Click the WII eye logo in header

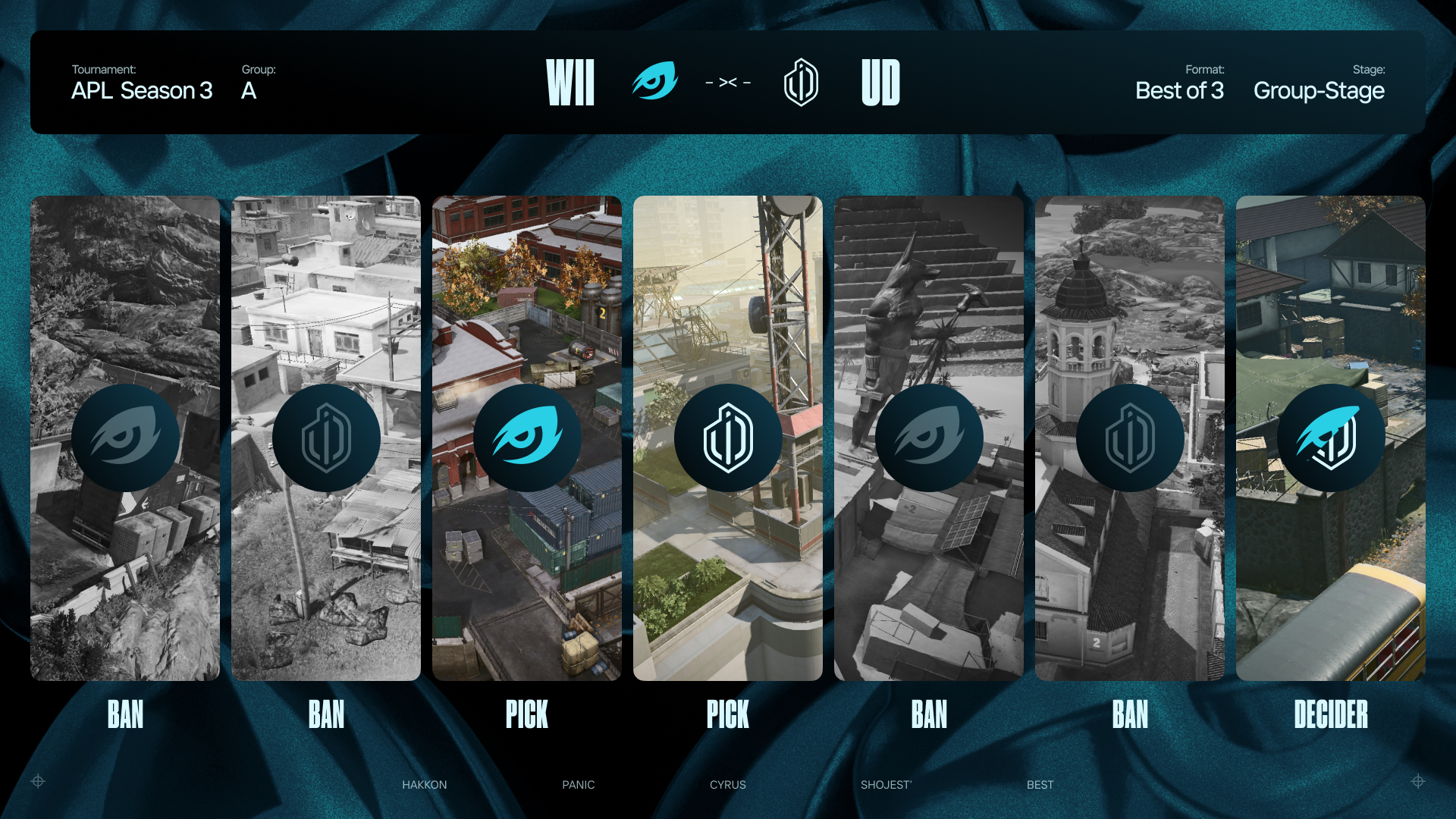(654, 81)
